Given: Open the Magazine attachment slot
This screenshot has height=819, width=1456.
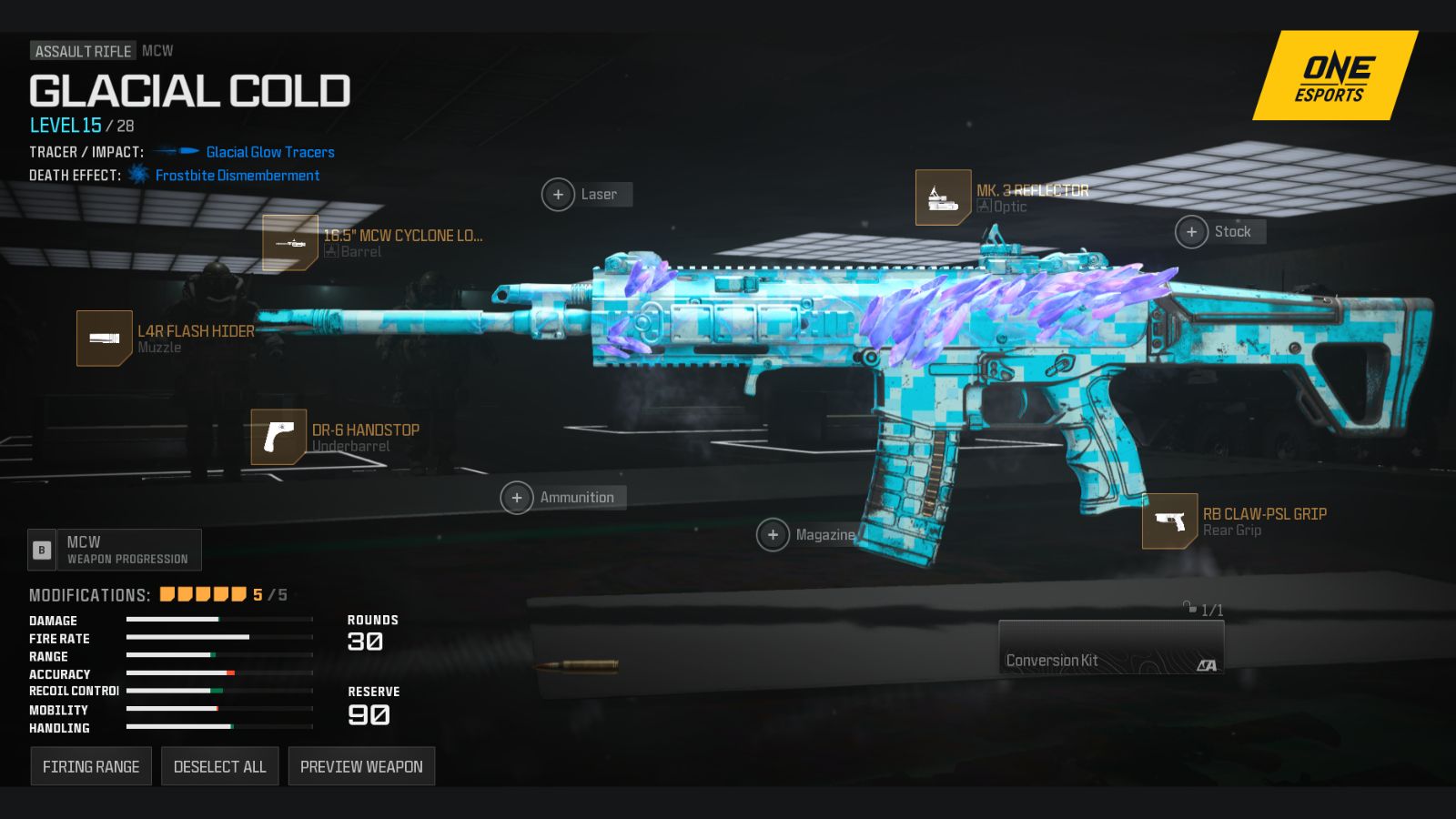Looking at the screenshot, I should (x=774, y=535).
